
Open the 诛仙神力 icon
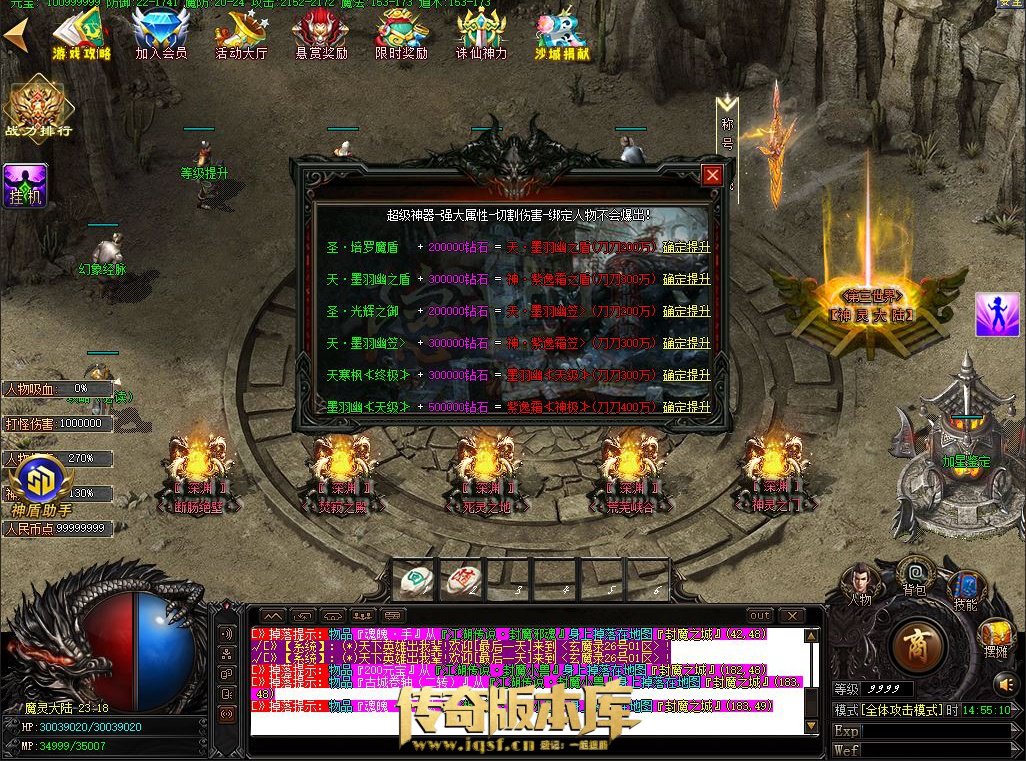pos(481,35)
